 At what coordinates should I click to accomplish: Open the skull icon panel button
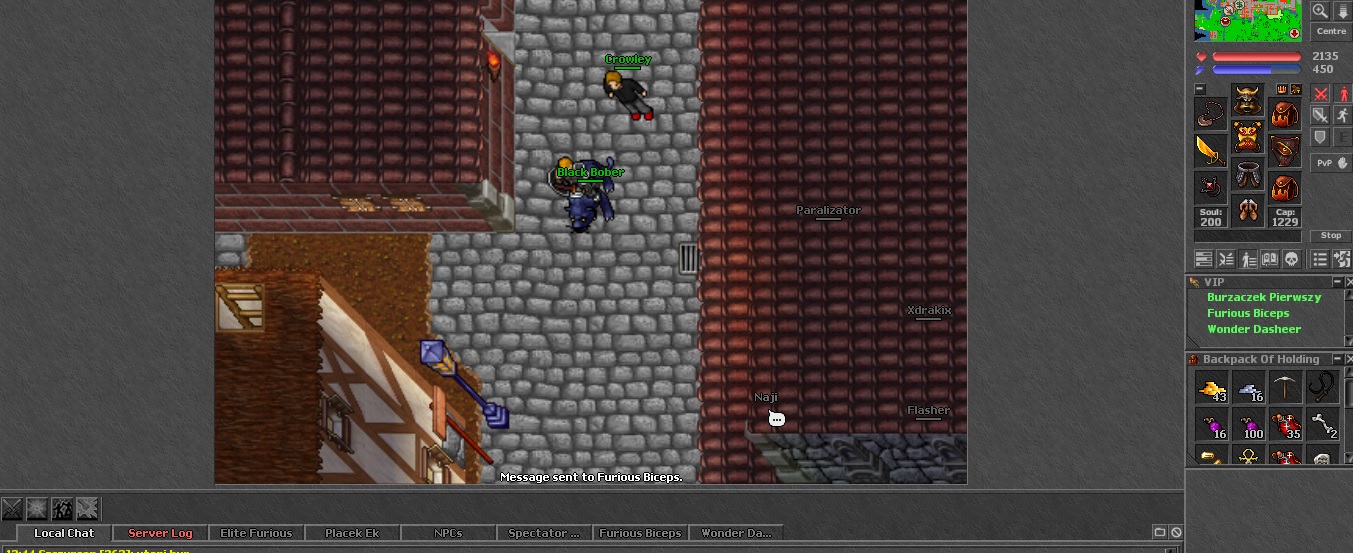click(1290, 259)
